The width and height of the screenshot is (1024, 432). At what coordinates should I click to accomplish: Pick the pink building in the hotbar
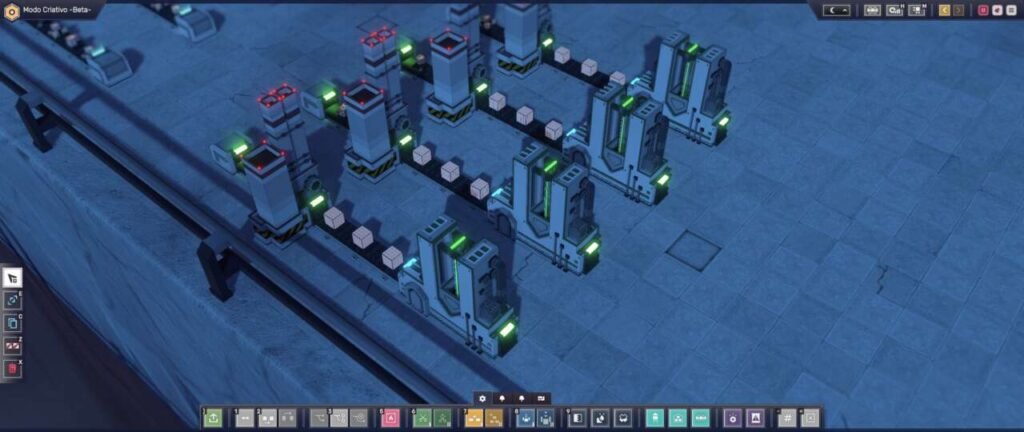point(391,418)
